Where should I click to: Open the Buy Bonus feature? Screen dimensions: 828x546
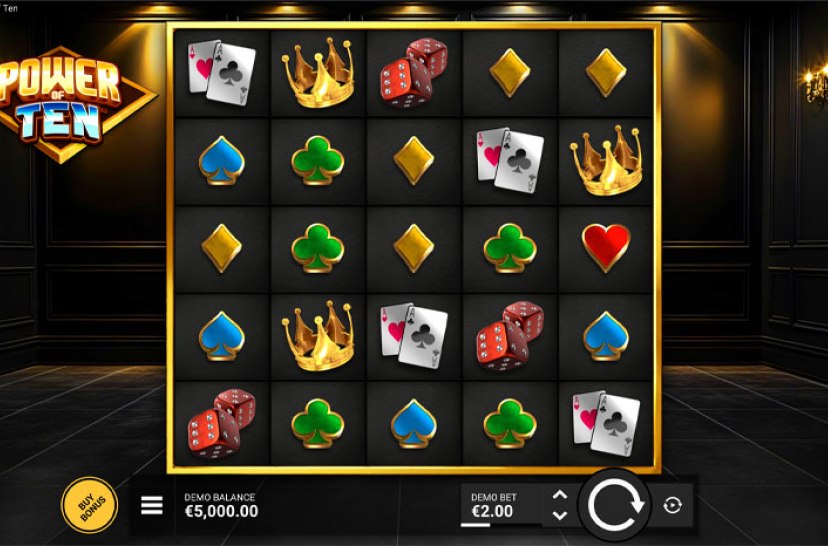click(x=89, y=504)
